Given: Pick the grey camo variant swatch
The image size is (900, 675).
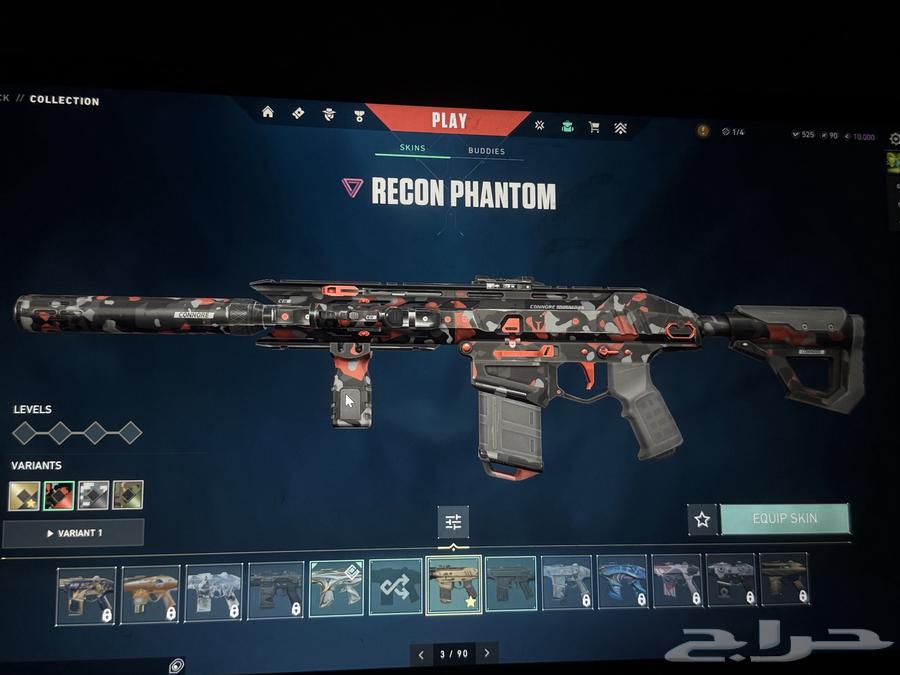Looking at the screenshot, I should pos(93,495).
